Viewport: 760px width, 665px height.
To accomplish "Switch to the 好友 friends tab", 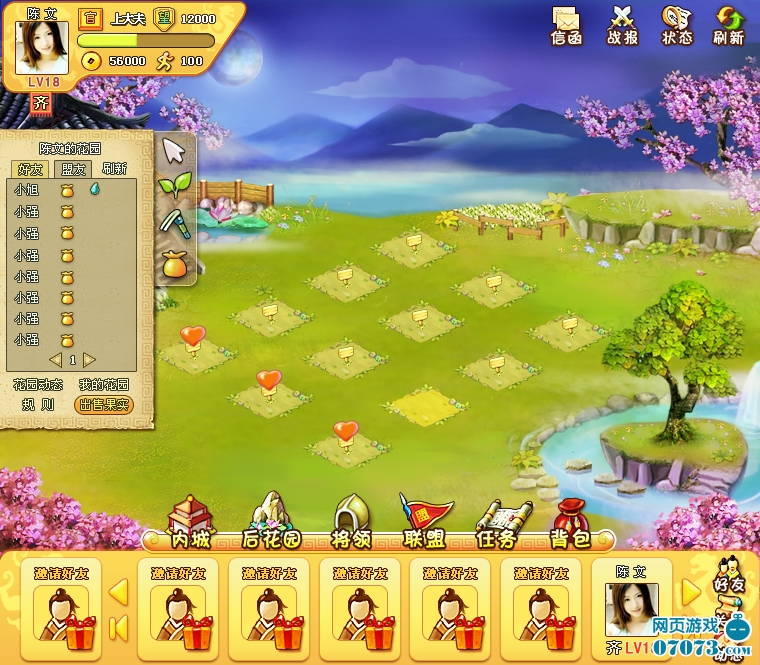I will pyautogui.click(x=28, y=169).
